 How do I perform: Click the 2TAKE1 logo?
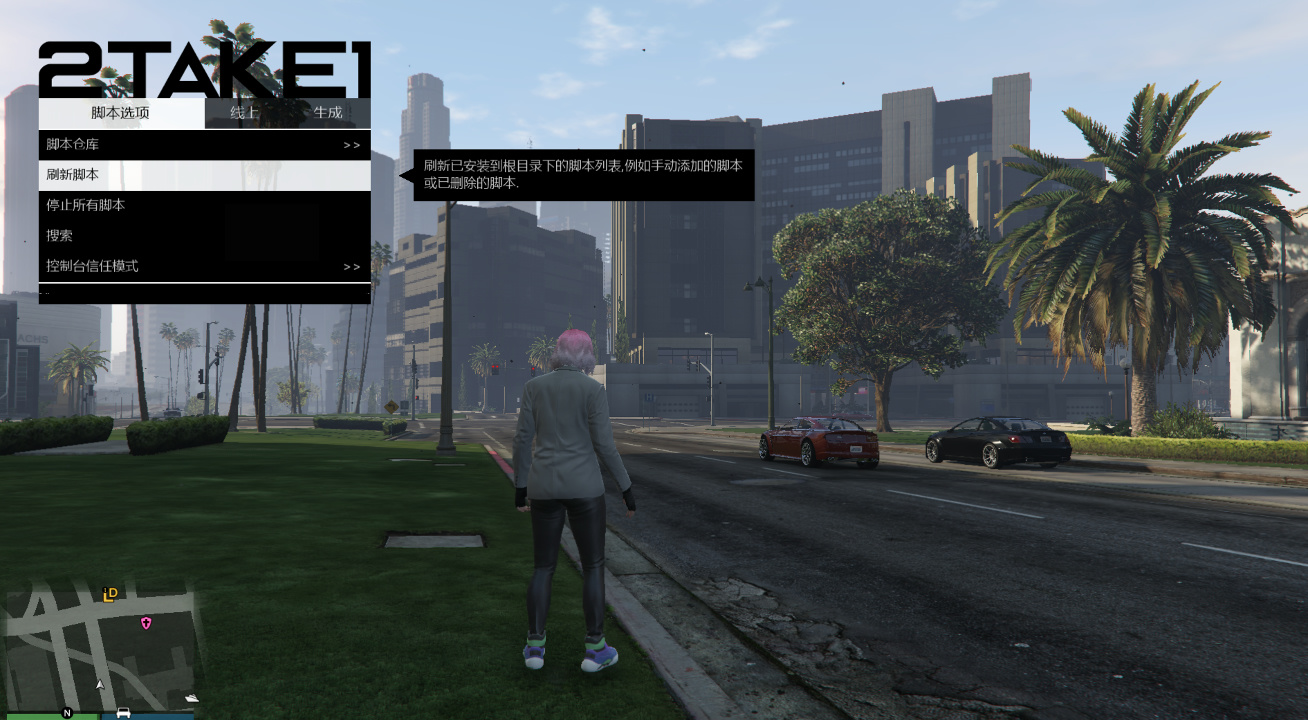[205, 68]
